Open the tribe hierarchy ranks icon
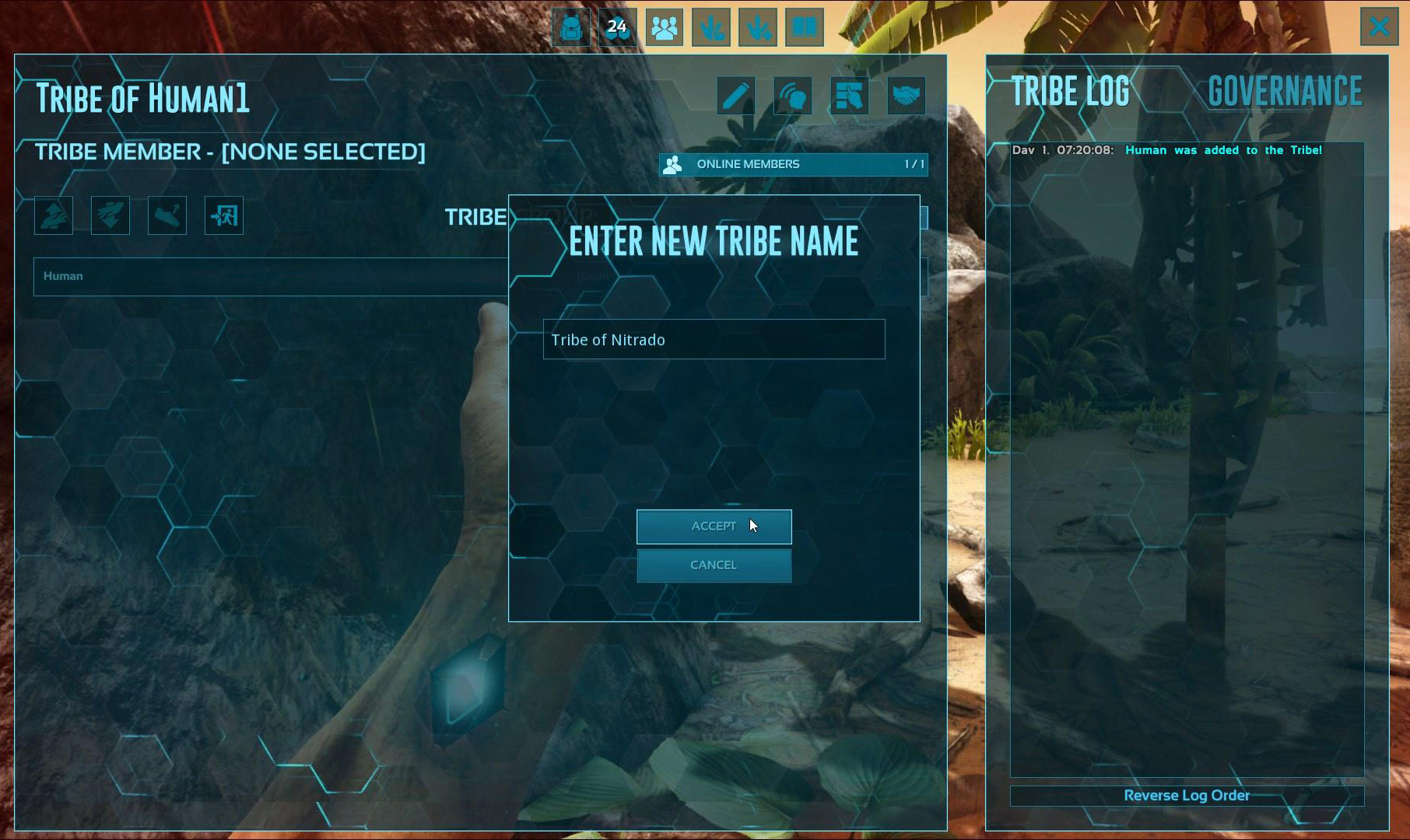The width and height of the screenshot is (1410, 840). pos(850,96)
